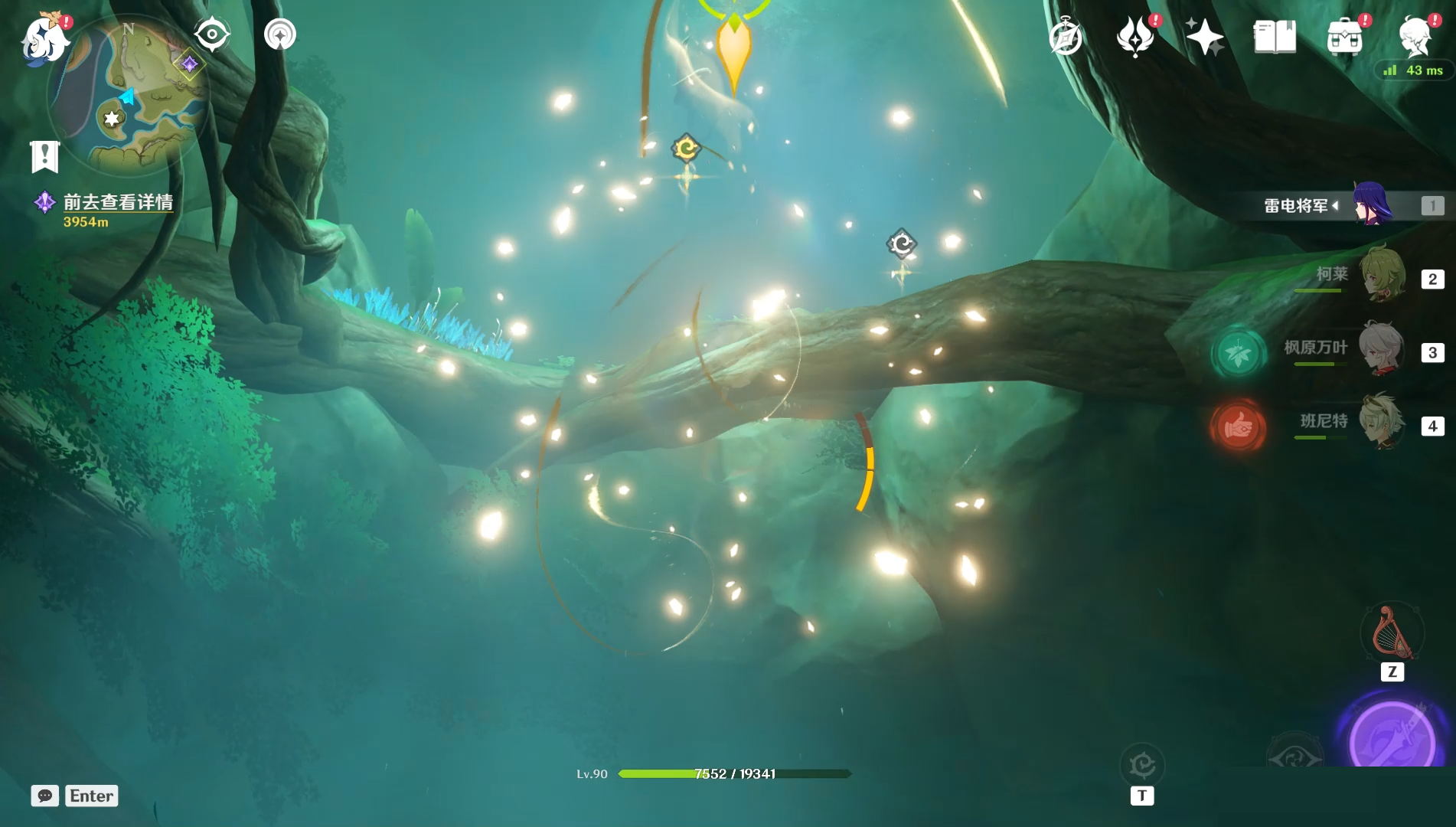This screenshot has width=1456, height=827.
Task: Open the Paimon menu icon
Action: [44, 38]
